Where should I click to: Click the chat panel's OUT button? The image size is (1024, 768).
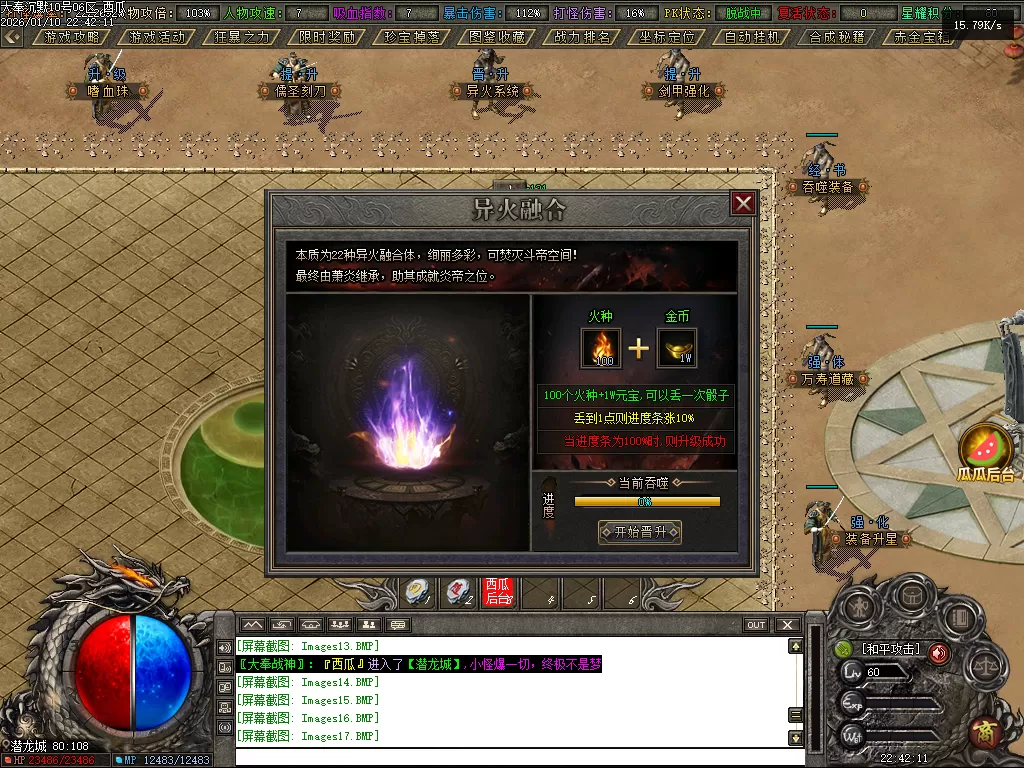[x=756, y=625]
